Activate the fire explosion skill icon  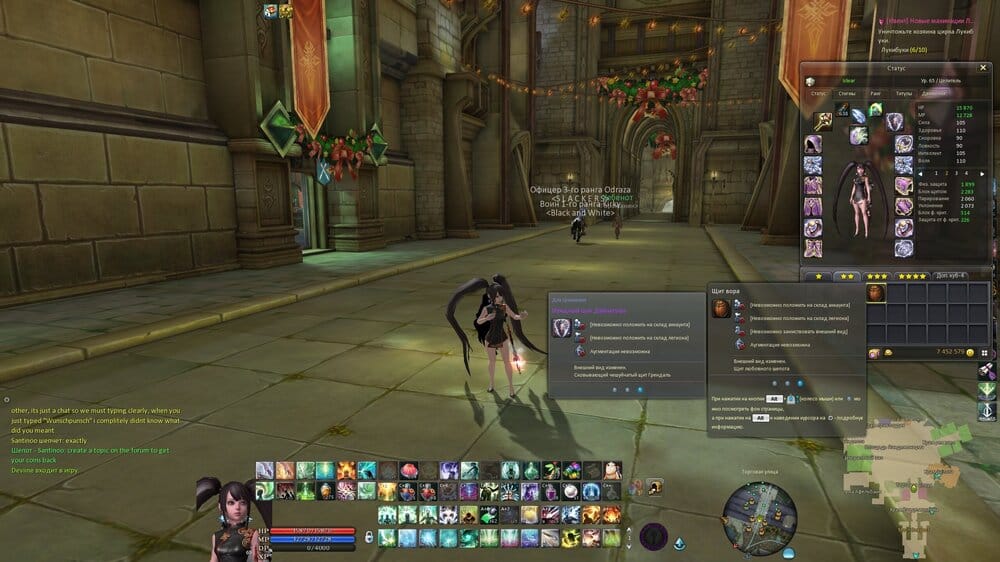(346, 470)
